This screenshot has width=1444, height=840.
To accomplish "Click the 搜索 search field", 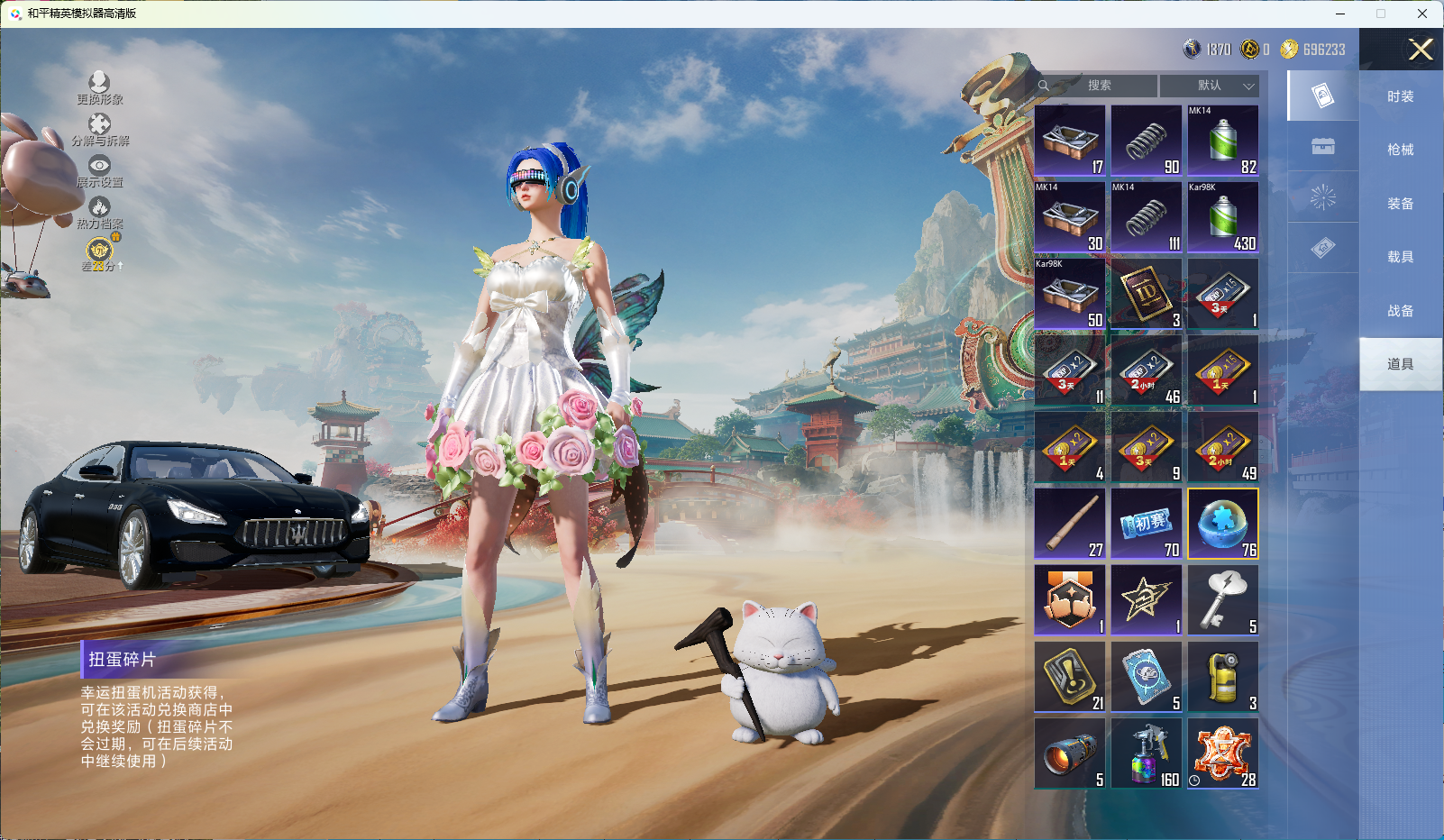I will [1099, 86].
